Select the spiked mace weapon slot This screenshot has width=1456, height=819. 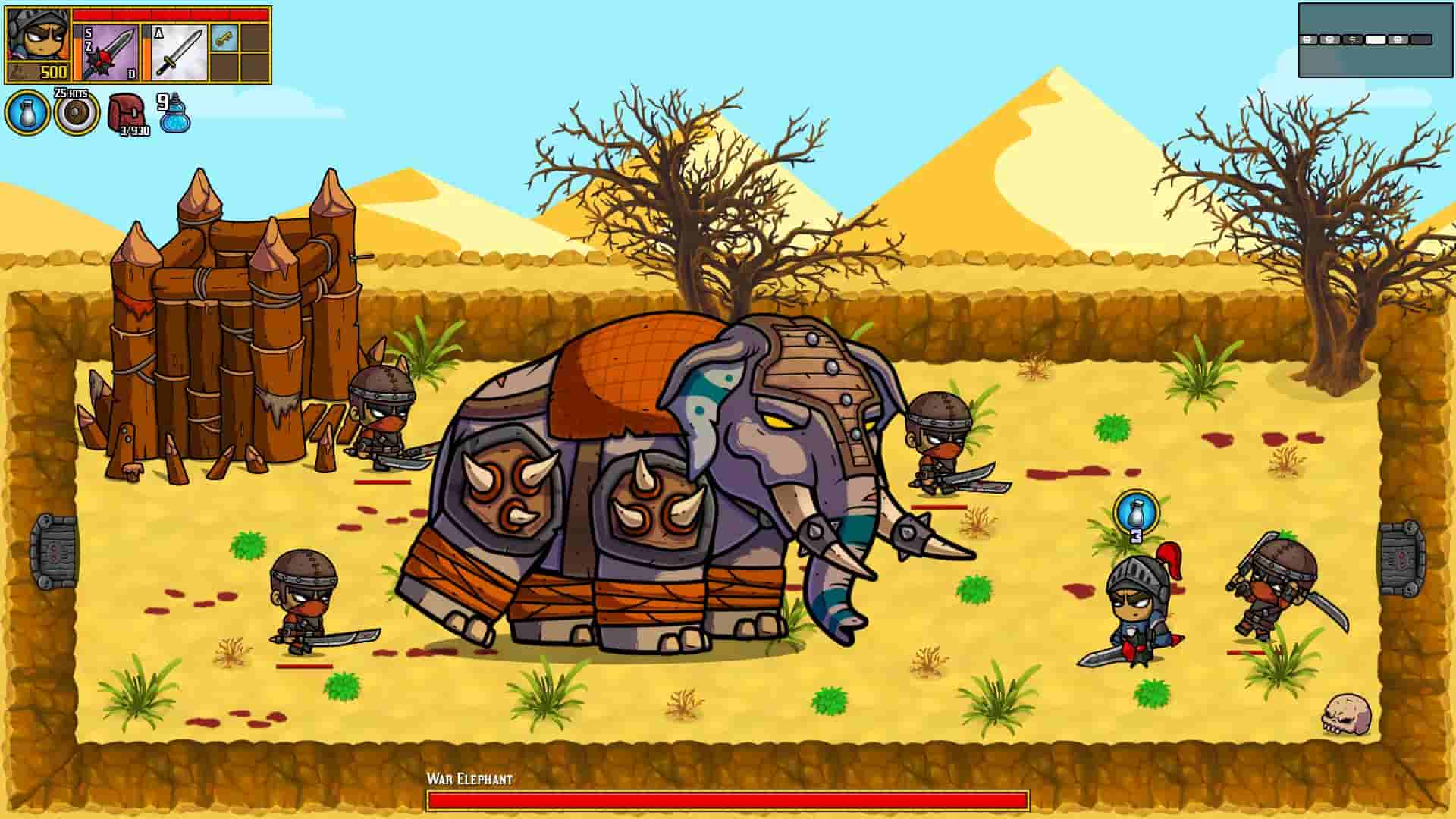(x=106, y=52)
